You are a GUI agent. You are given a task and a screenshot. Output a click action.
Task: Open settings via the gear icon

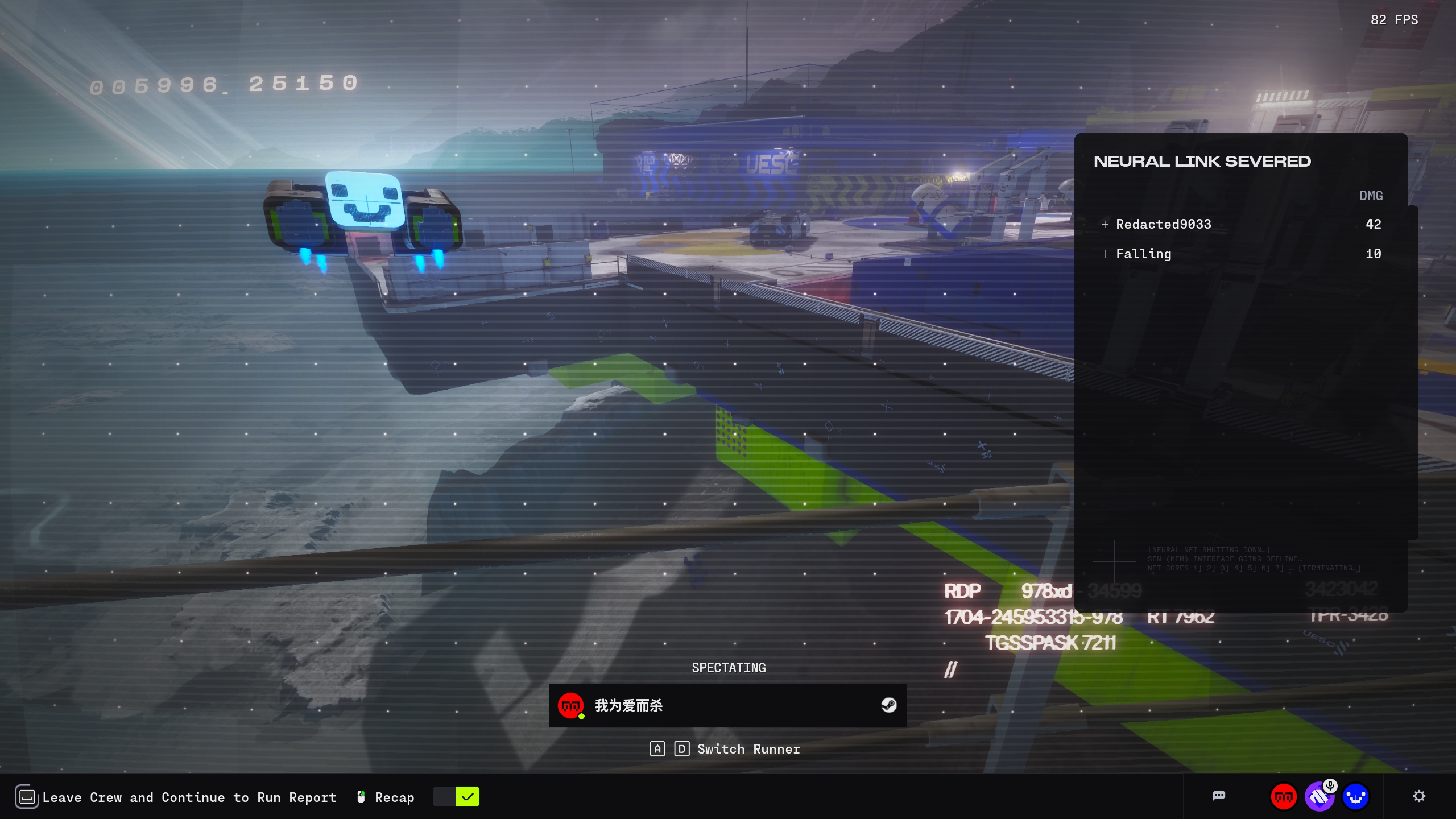click(x=1419, y=796)
